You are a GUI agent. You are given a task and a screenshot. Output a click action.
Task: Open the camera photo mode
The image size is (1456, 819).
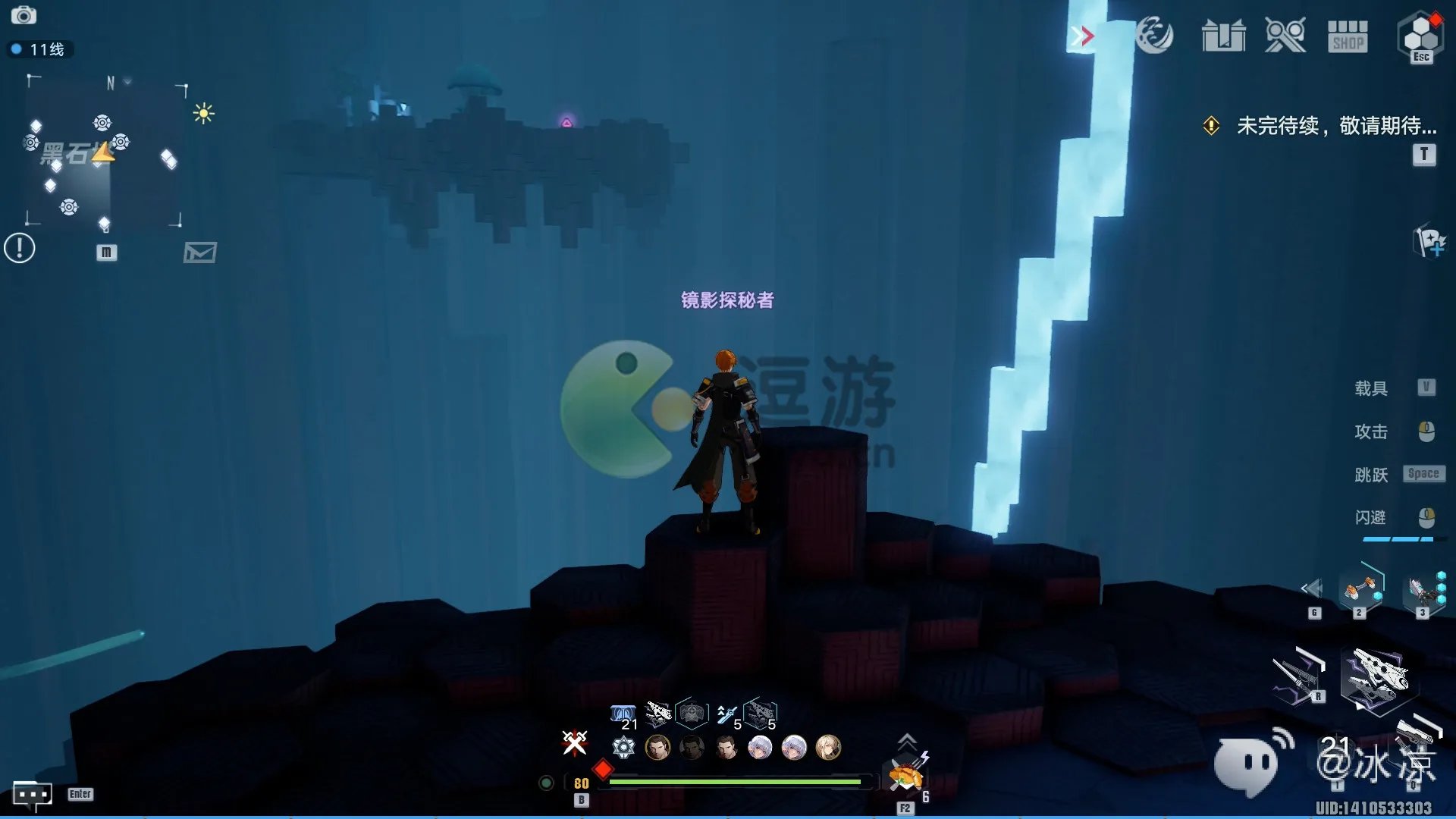pos(24,15)
